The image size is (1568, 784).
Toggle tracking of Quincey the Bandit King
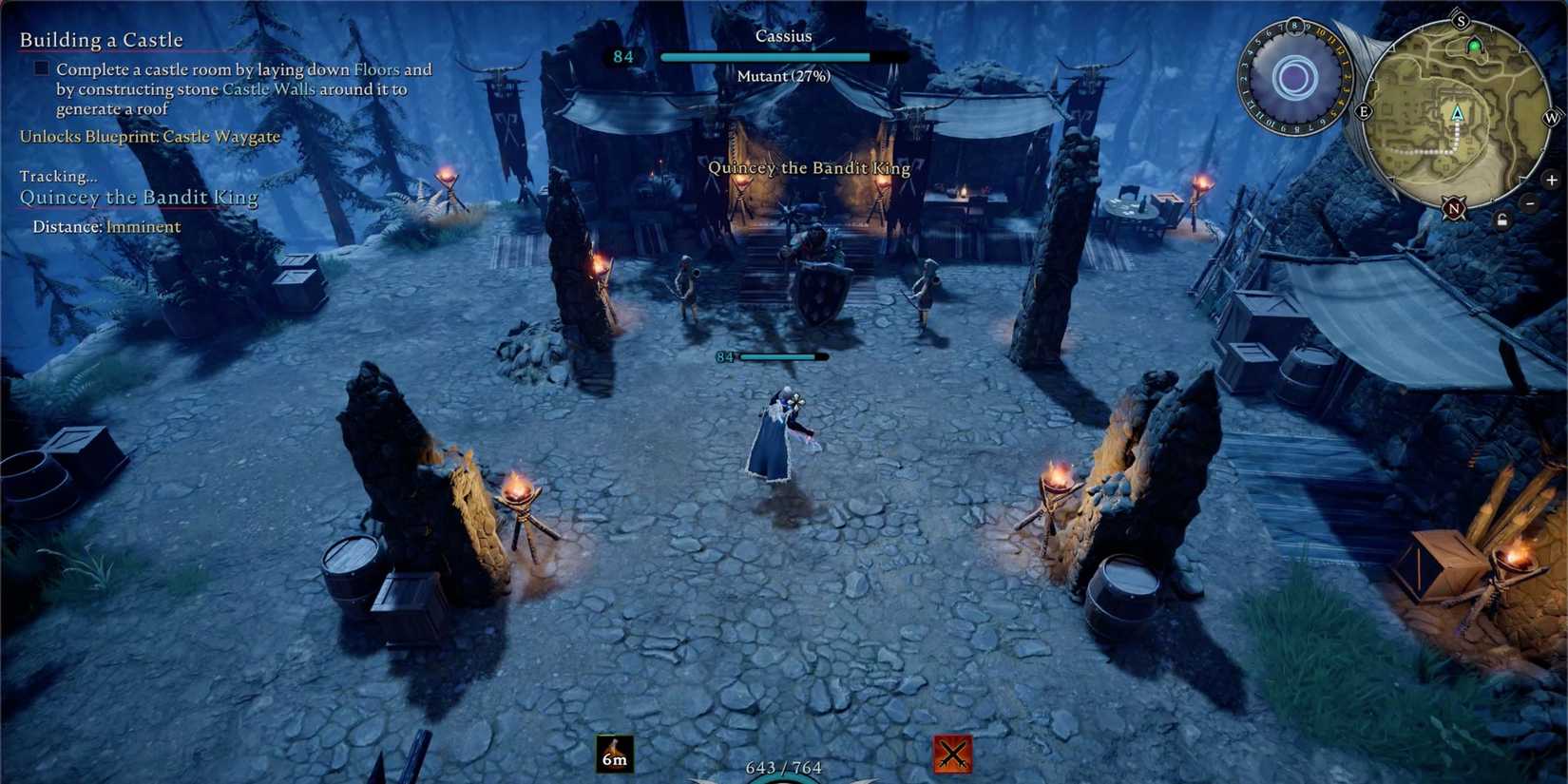click(x=138, y=197)
